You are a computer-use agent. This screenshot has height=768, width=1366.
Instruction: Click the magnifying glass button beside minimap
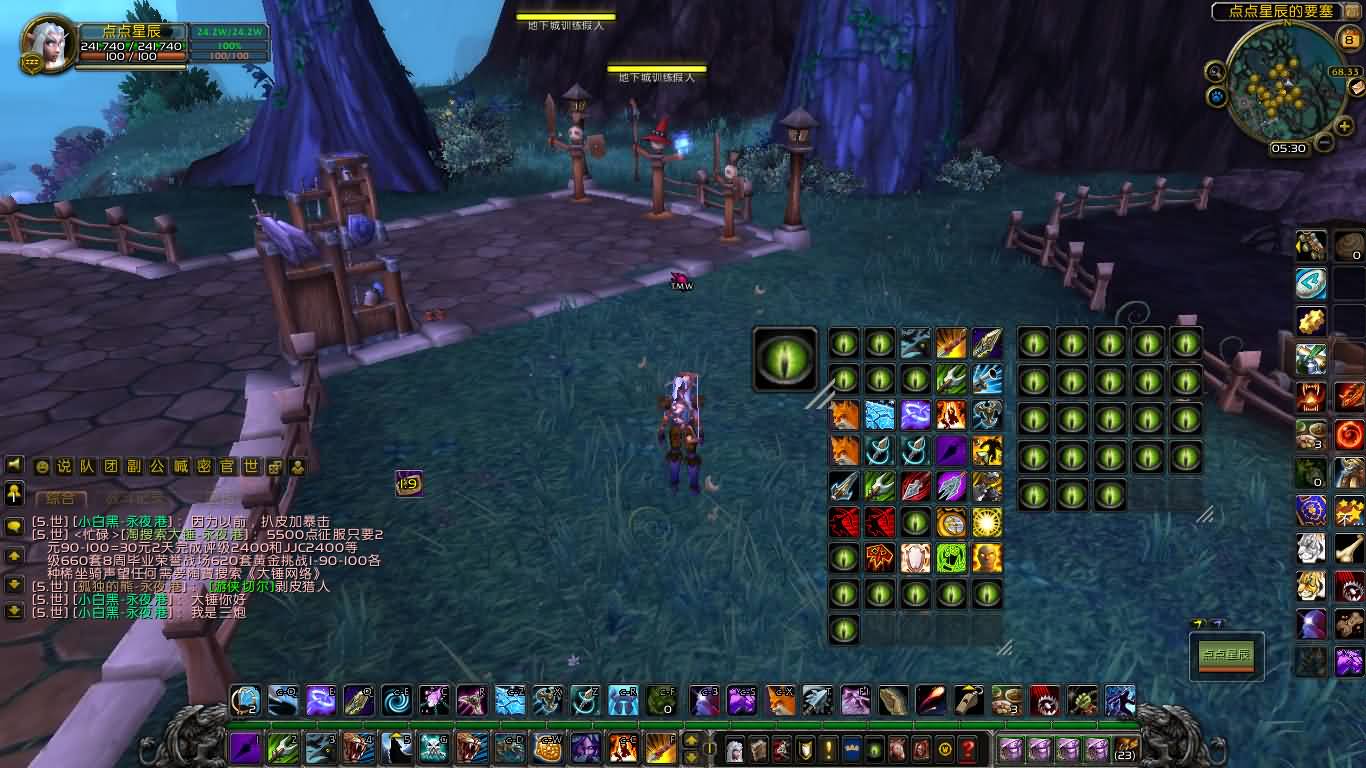pyautogui.click(x=1215, y=72)
